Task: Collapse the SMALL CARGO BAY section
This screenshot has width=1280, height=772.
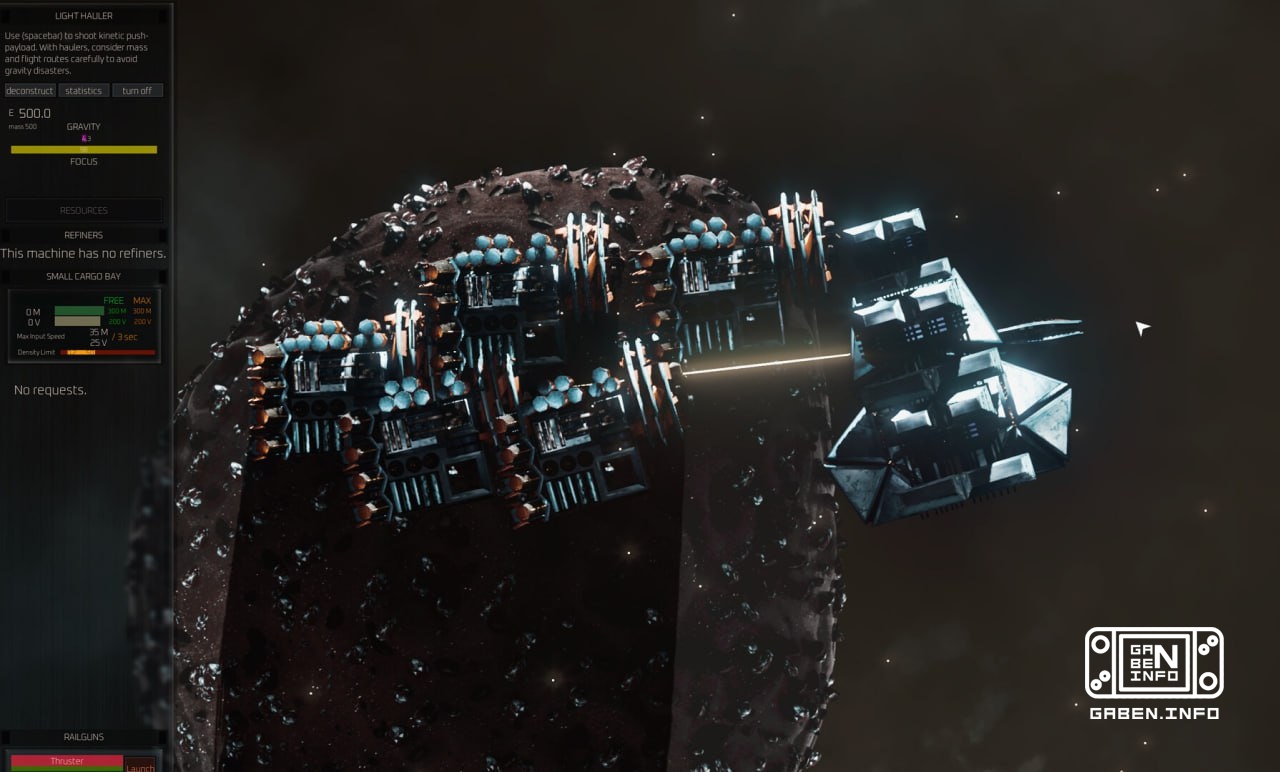Action: [x=83, y=276]
